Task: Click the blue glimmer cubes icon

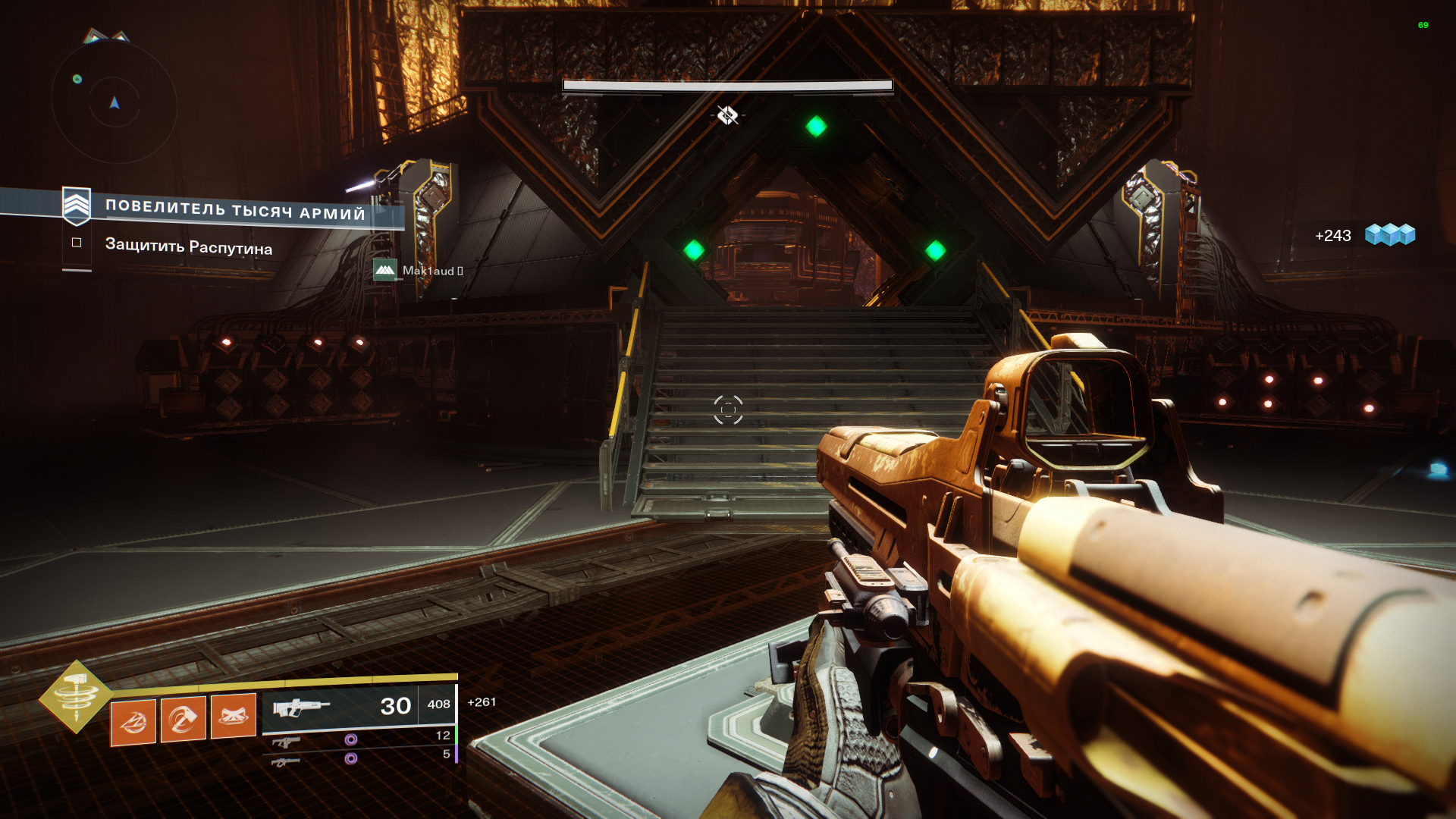Action: point(1389,235)
